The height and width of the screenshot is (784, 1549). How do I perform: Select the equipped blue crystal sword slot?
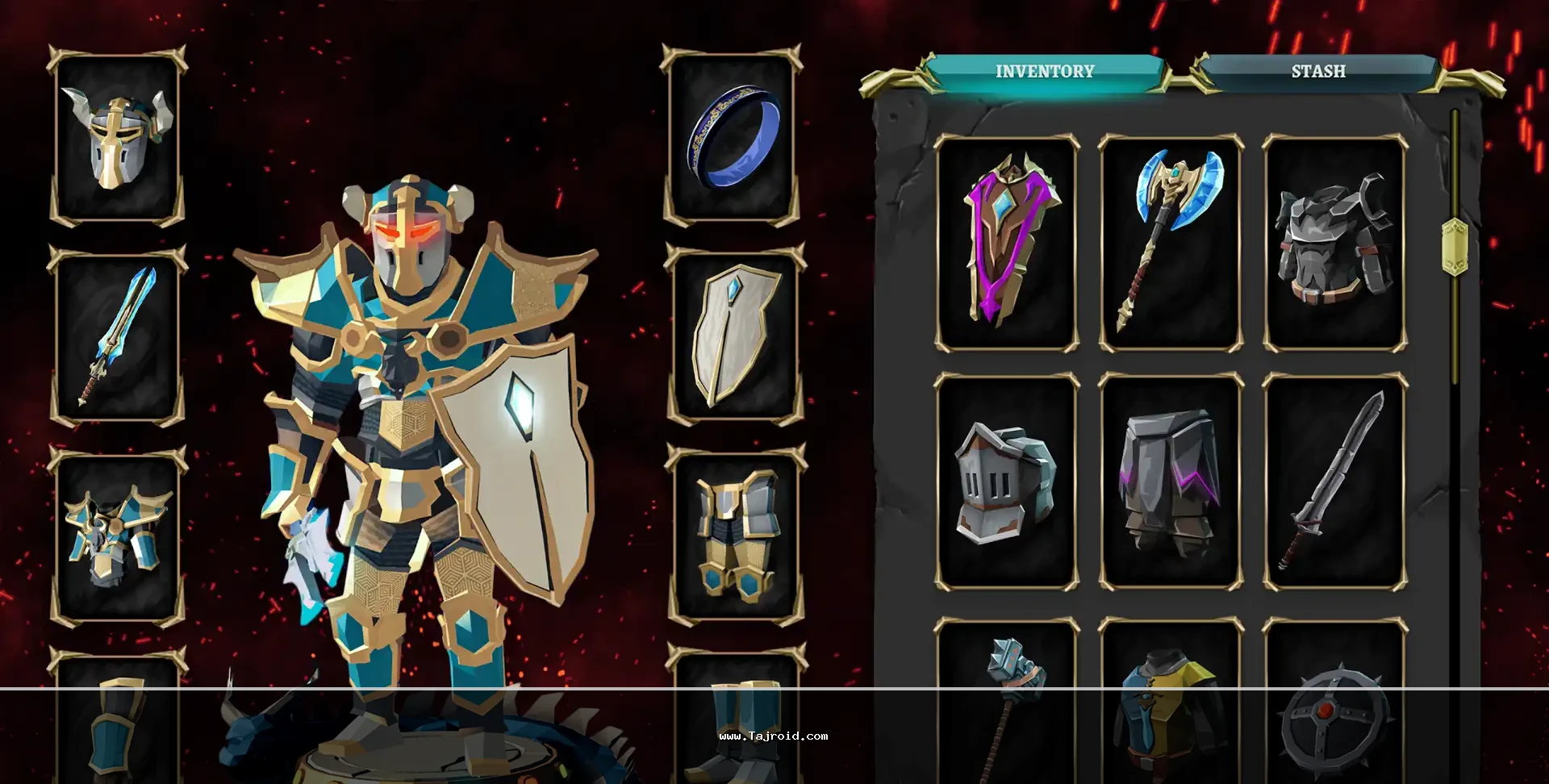pos(118,336)
